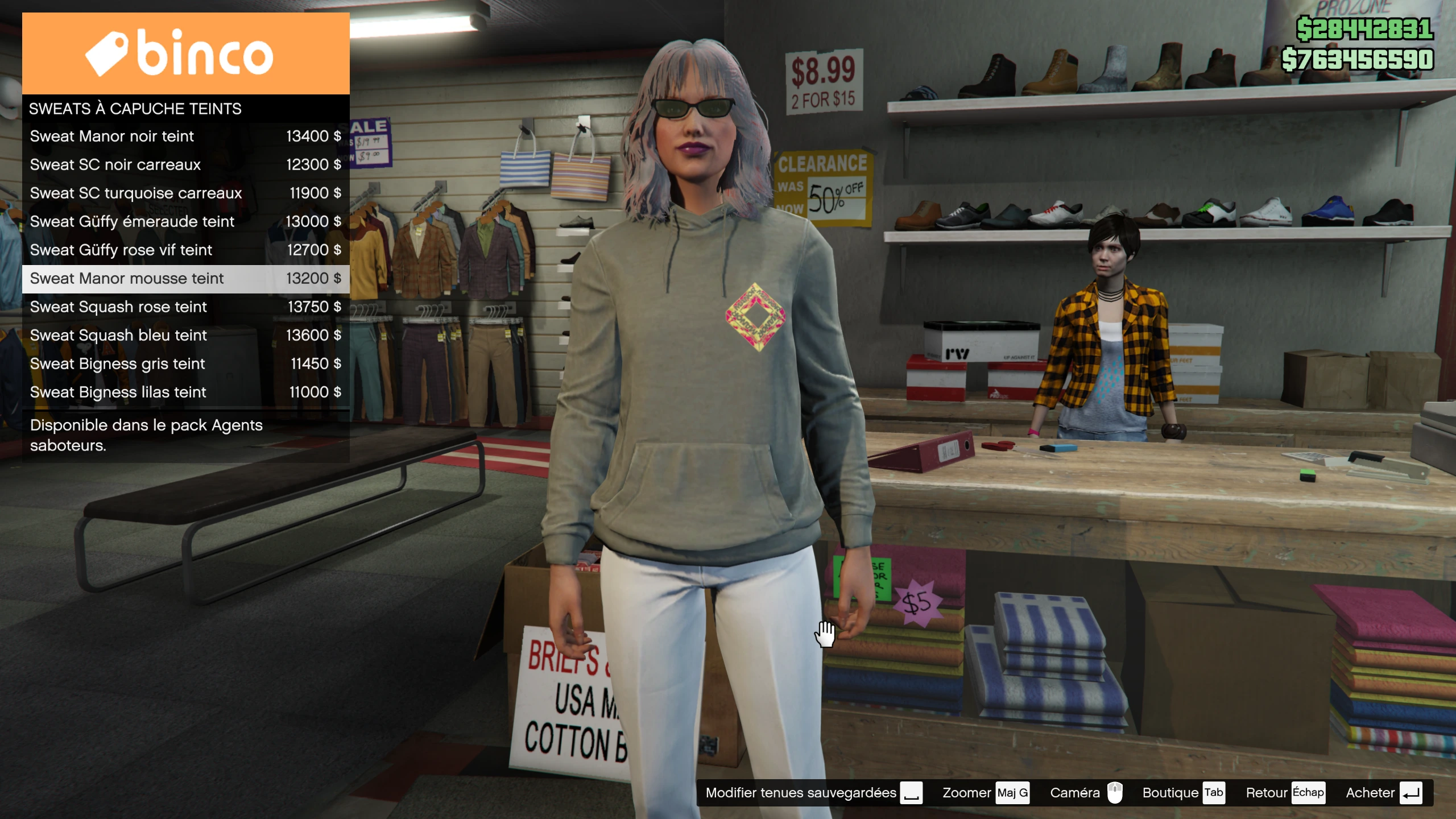1456x819 pixels.
Task: Choose Sweat SC noir carreaux
Action: coord(185,165)
